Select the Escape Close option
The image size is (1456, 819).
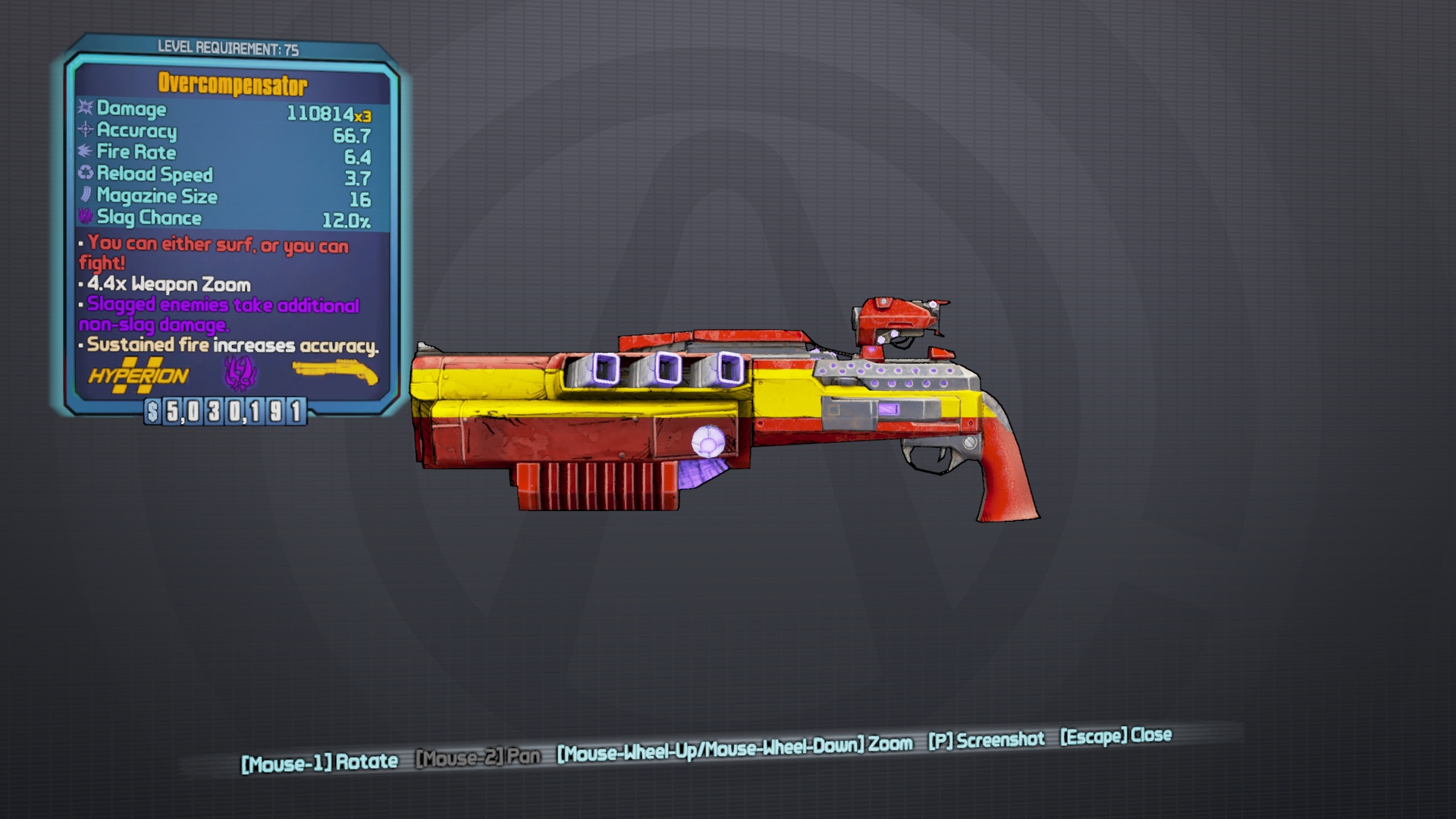1113,736
